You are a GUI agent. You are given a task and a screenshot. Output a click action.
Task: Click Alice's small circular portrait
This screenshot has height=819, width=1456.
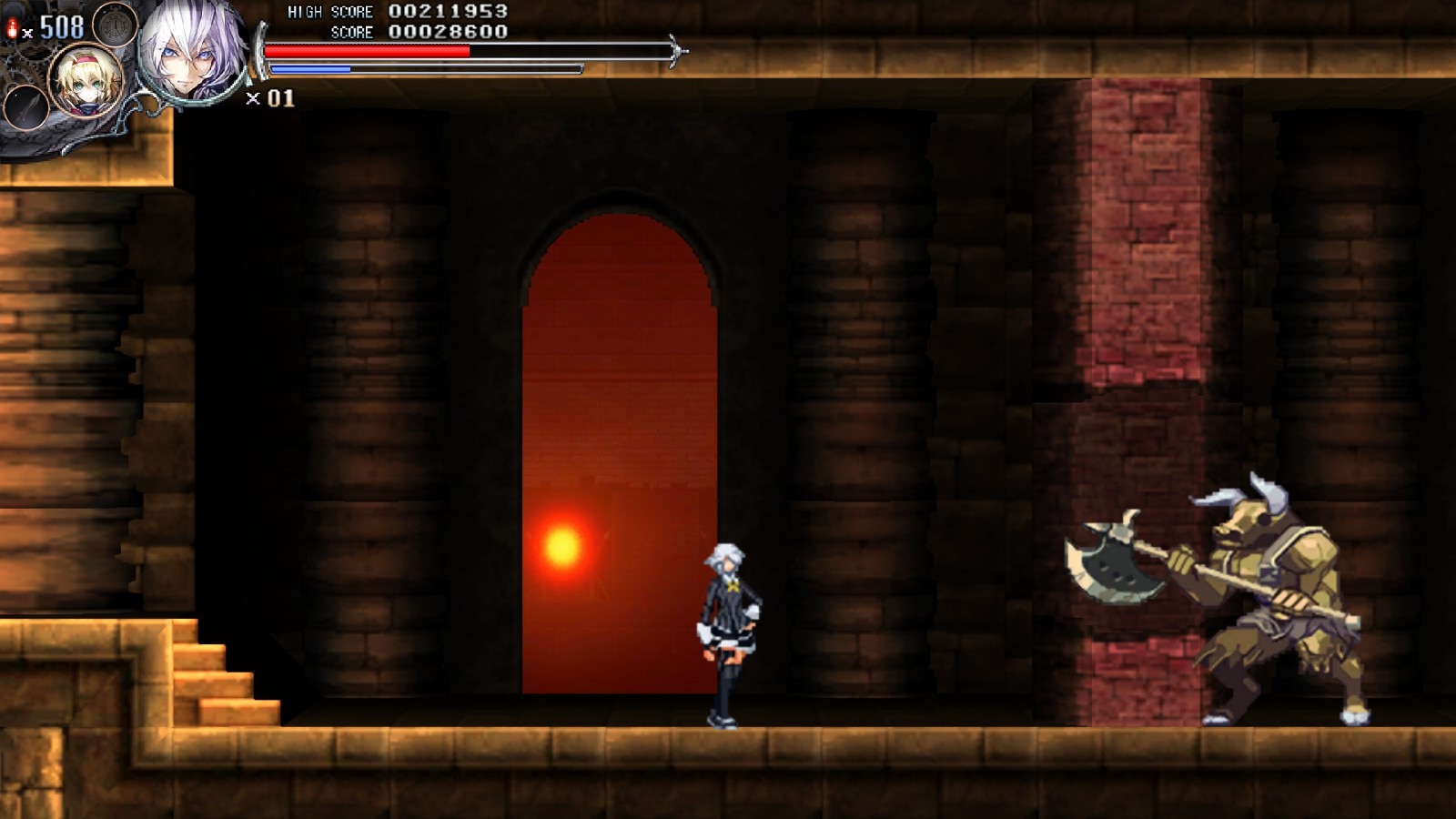tap(85, 82)
